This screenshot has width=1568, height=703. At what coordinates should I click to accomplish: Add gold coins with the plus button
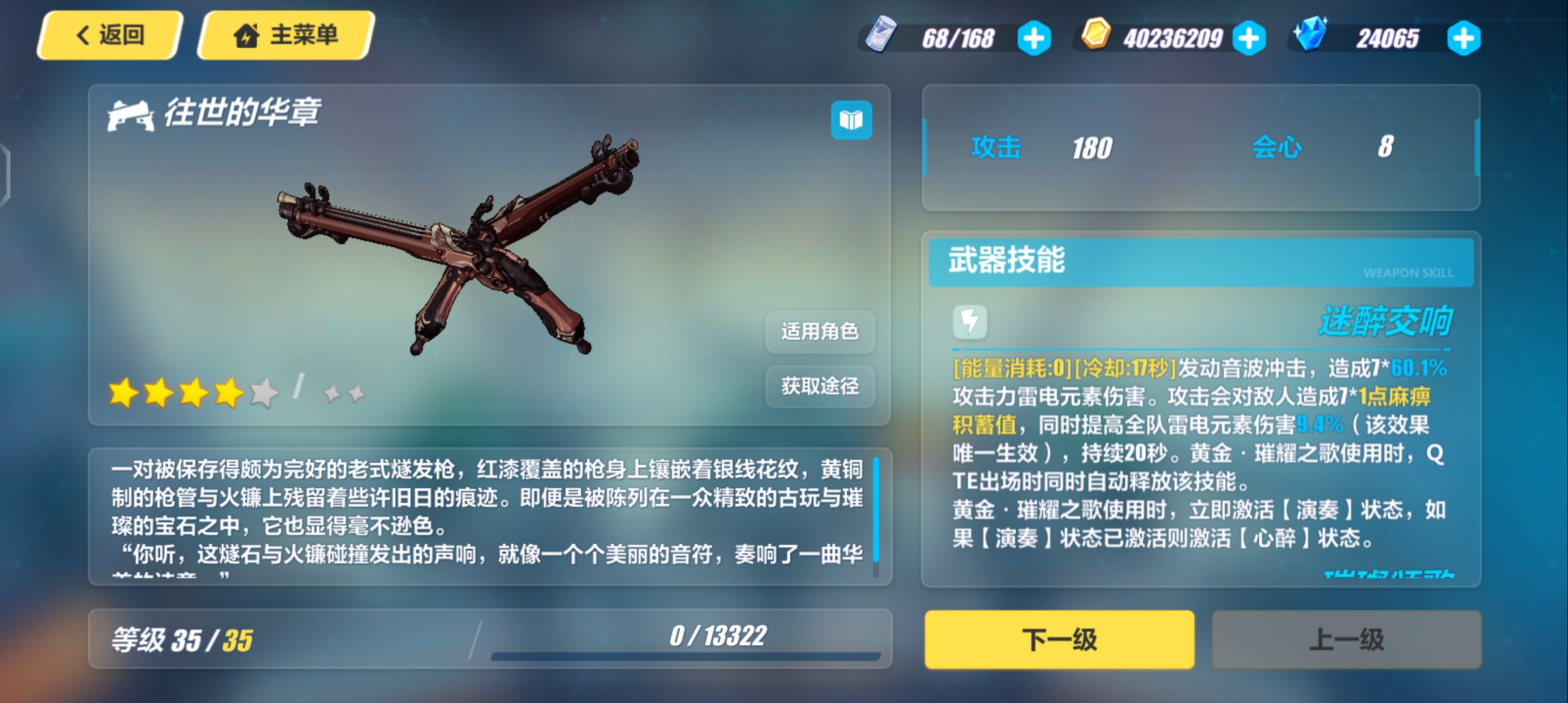1249,38
